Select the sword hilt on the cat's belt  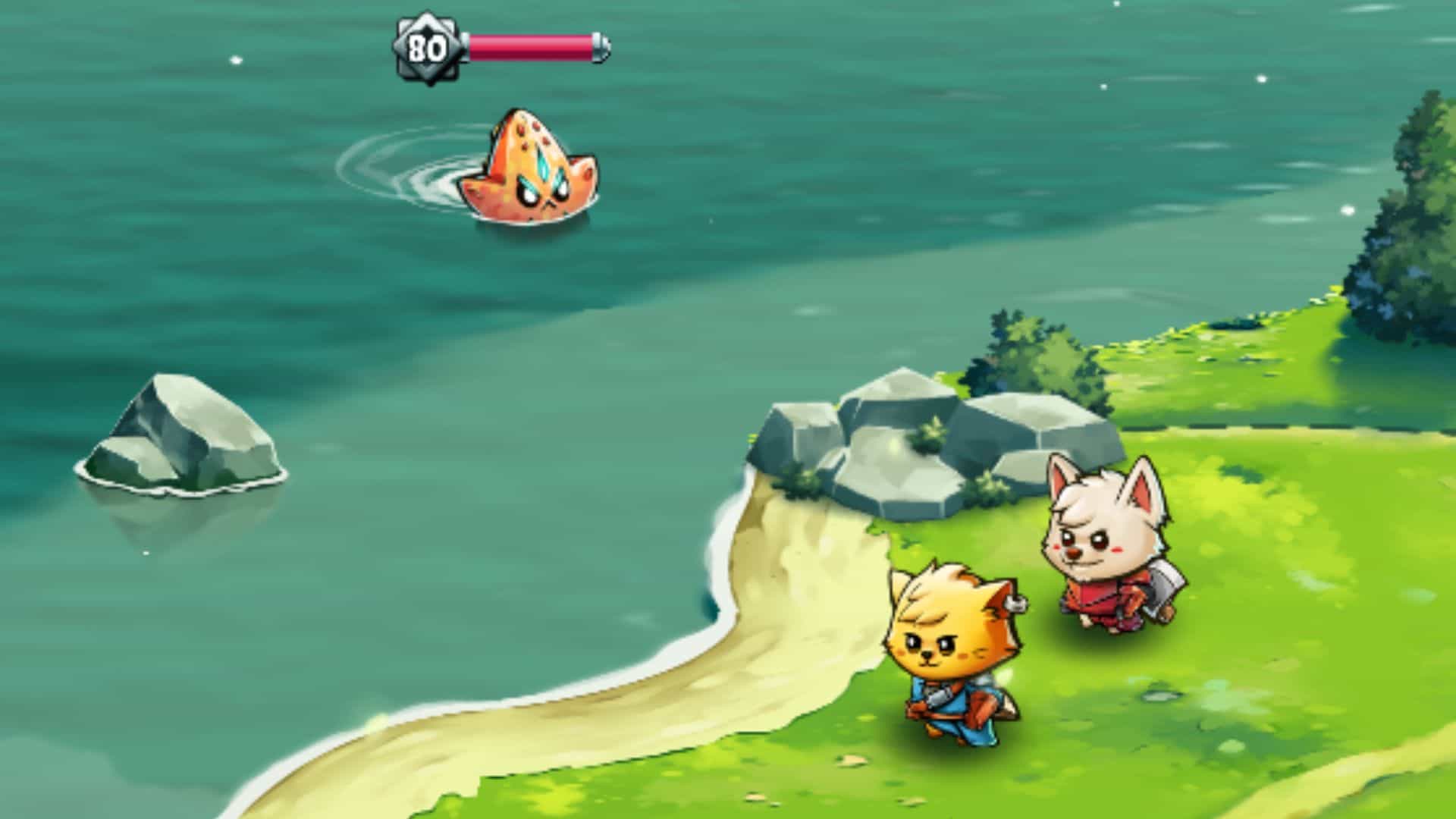(938, 698)
